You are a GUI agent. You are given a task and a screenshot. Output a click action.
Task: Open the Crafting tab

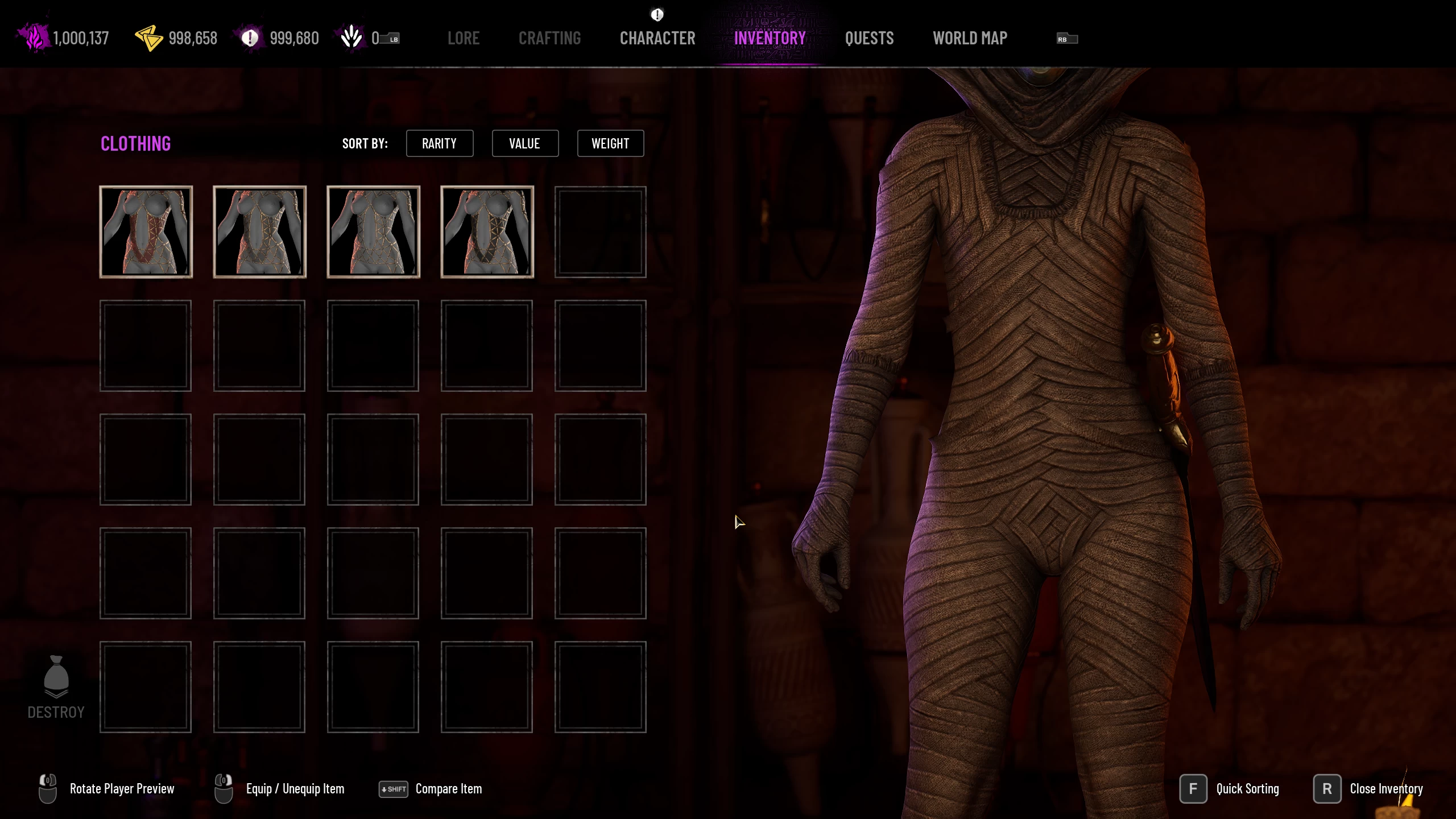pyautogui.click(x=549, y=38)
